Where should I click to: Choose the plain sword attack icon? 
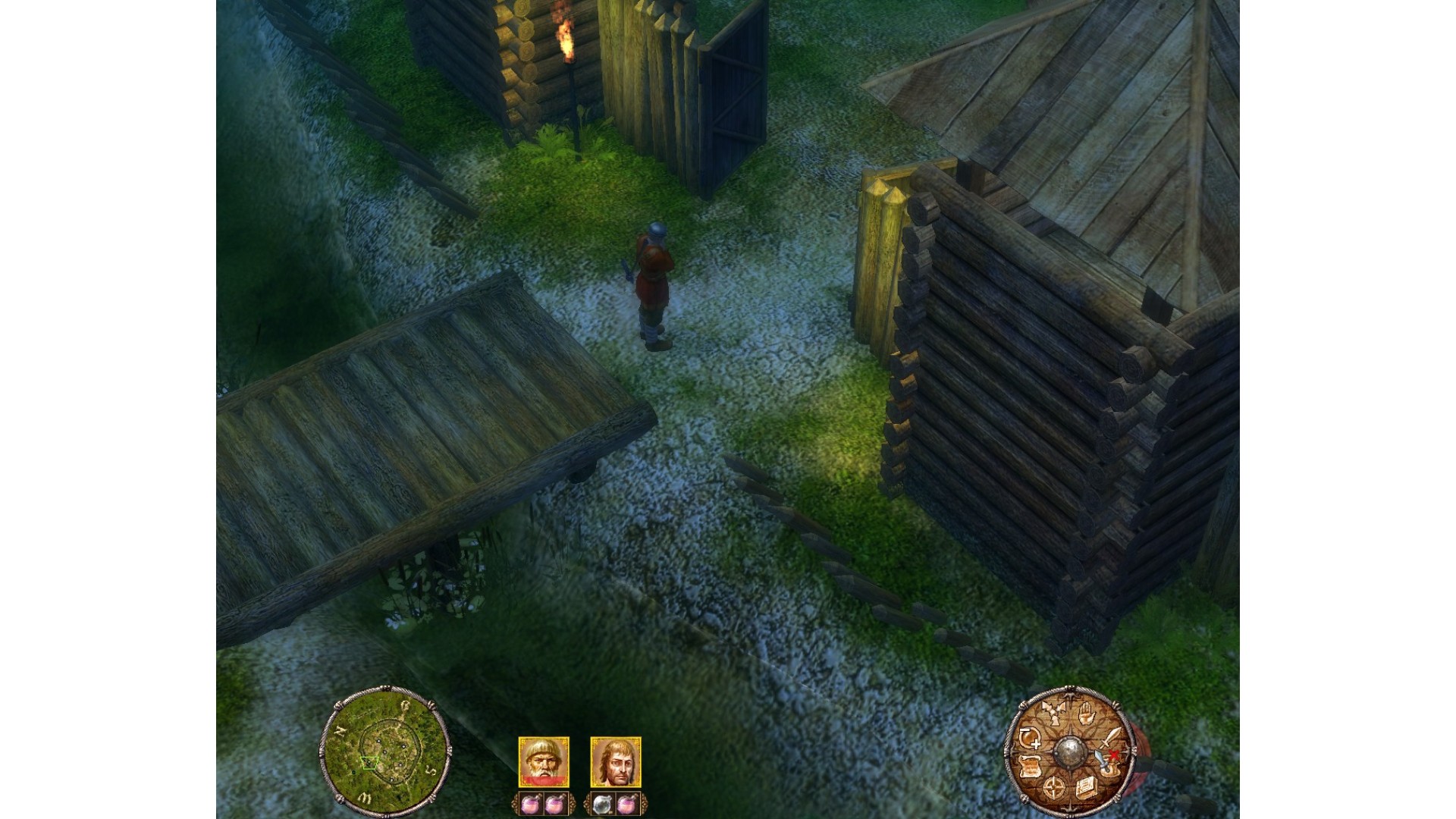[1110, 736]
